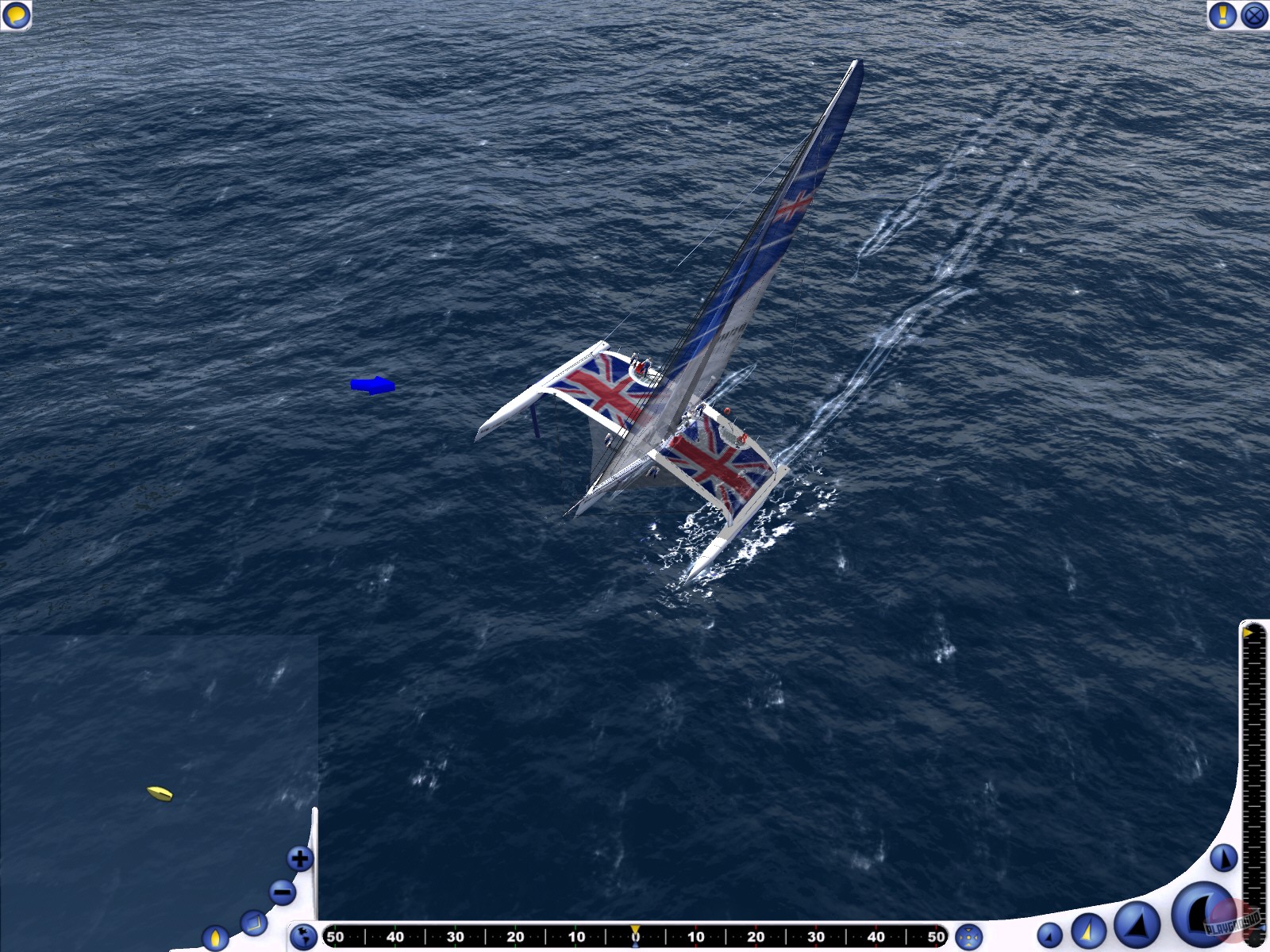The image size is (1270, 952).
Task: Select the yellow boat on the minimap
Action: point(158,792)
